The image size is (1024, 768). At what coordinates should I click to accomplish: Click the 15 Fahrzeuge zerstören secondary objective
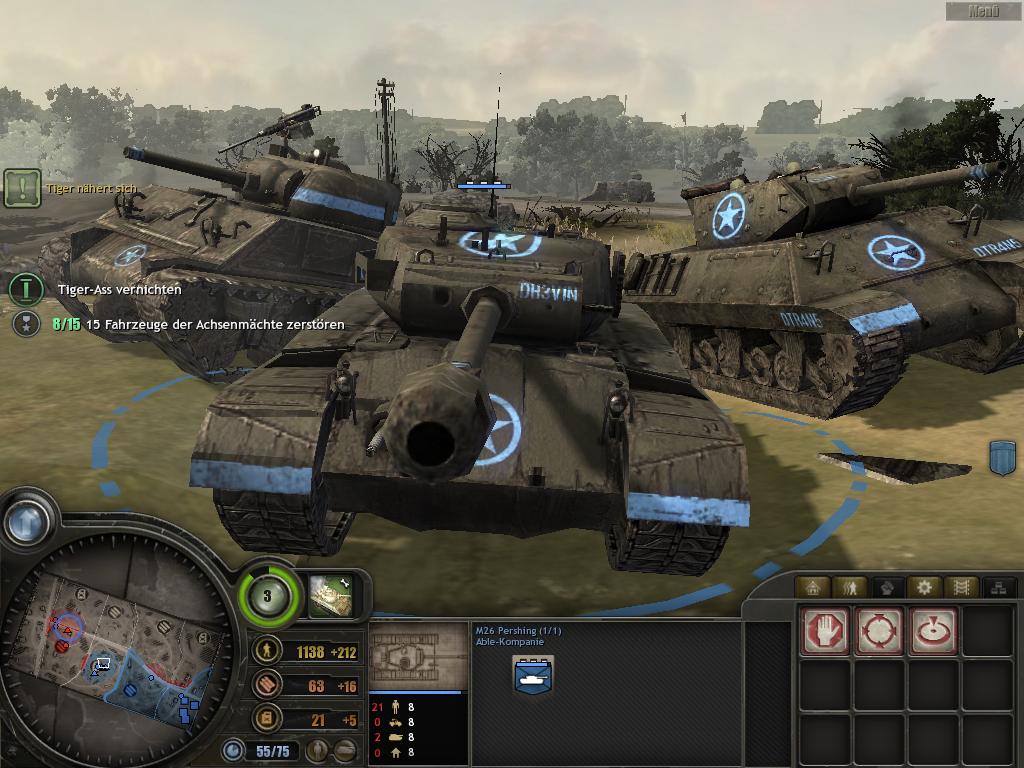25,324
